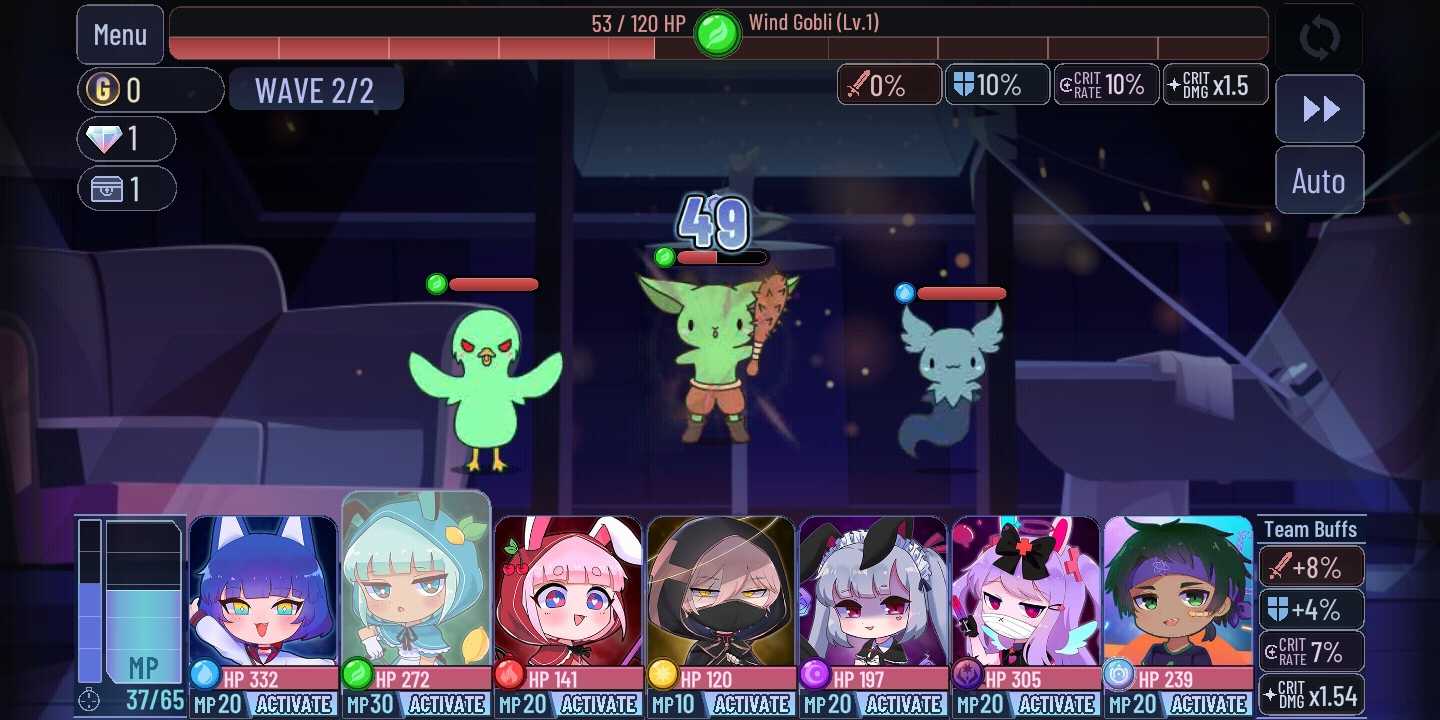1440x720 pixels.
Task: Click the green leaf element orb above boss HP bar
Action: coord(716,32)
